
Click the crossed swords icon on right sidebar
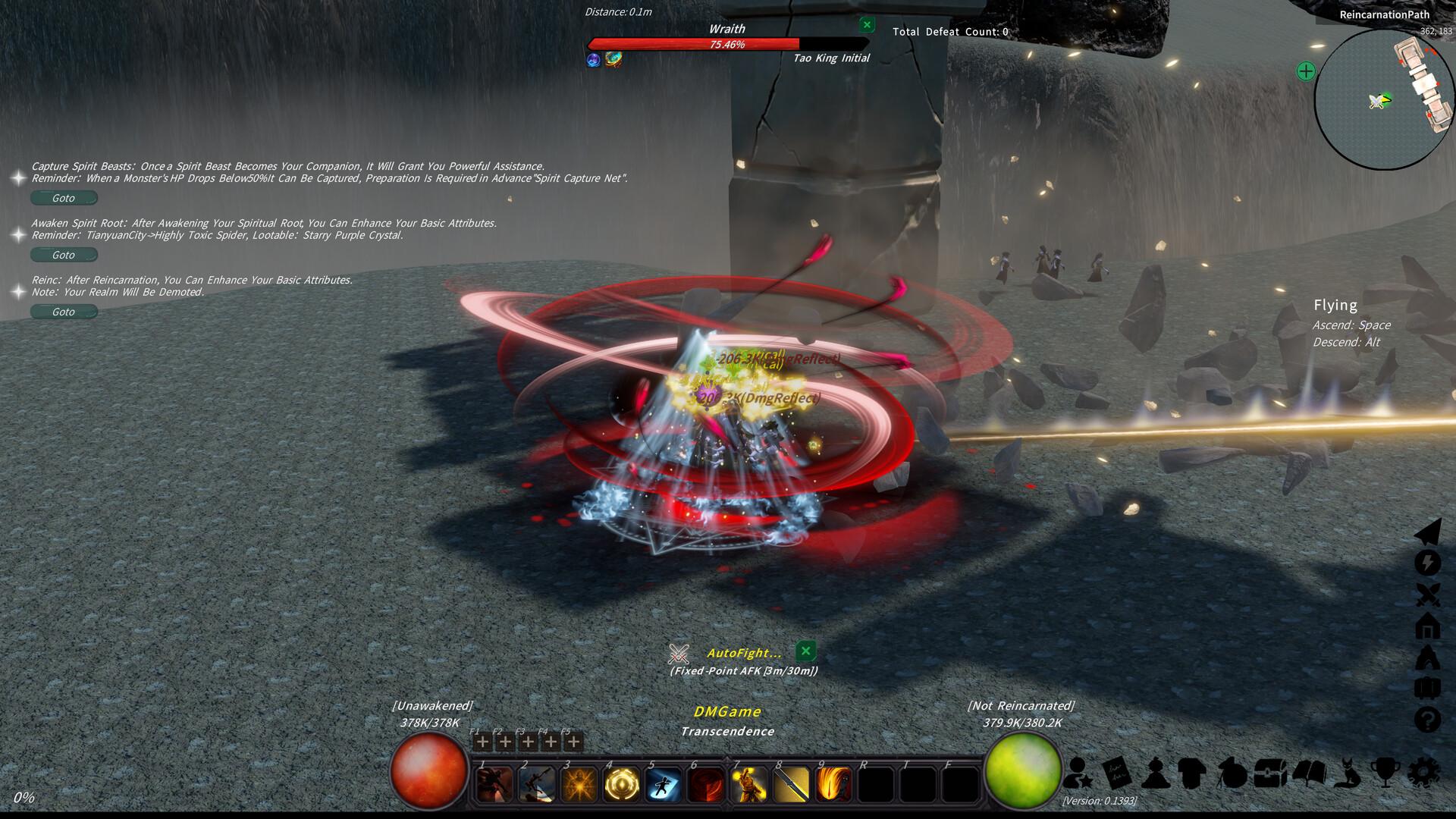[1428, 595]
